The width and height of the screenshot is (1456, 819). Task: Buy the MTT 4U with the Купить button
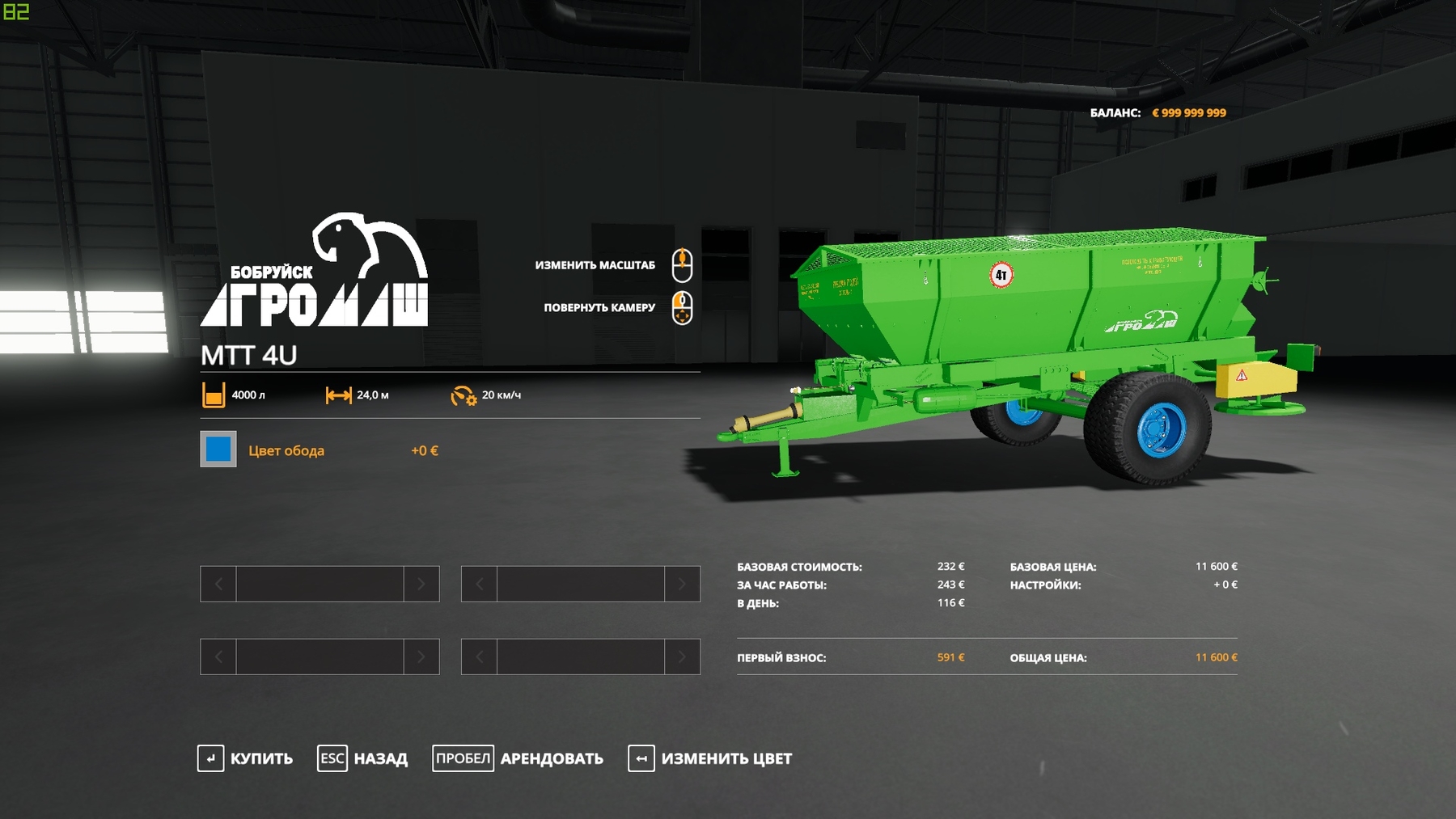[246, 758]
